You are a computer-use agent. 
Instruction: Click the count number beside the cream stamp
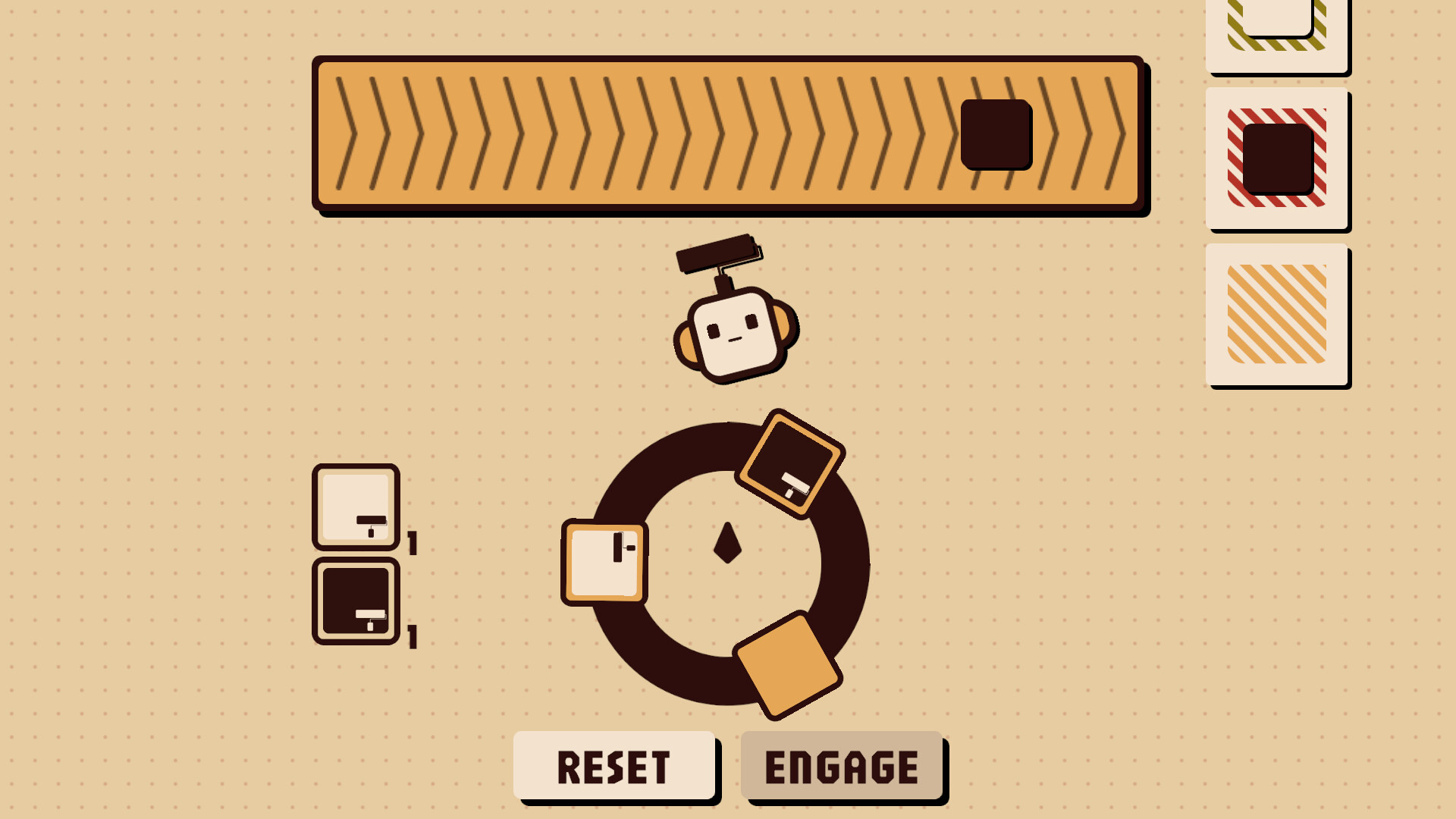pos(413,542)
